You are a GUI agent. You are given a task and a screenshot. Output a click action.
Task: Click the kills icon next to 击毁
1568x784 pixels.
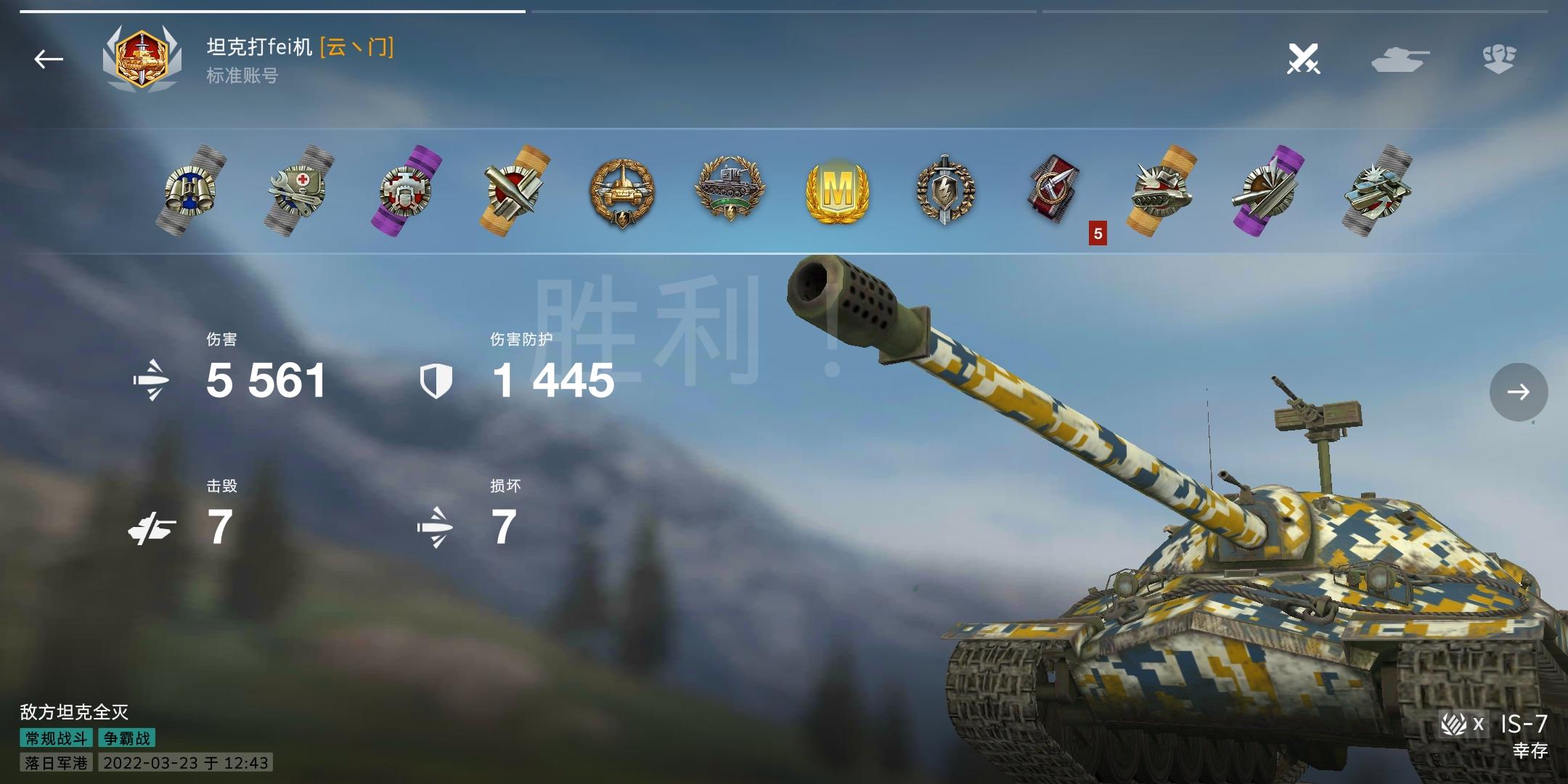tap(154, 526)
